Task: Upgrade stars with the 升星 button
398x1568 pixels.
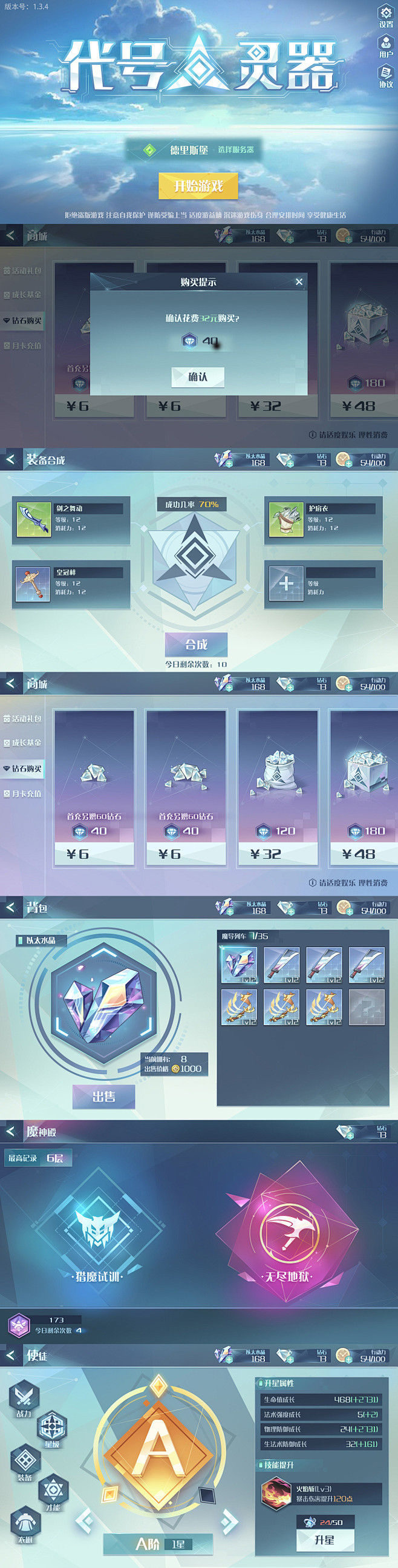Action: point(324,1540)
